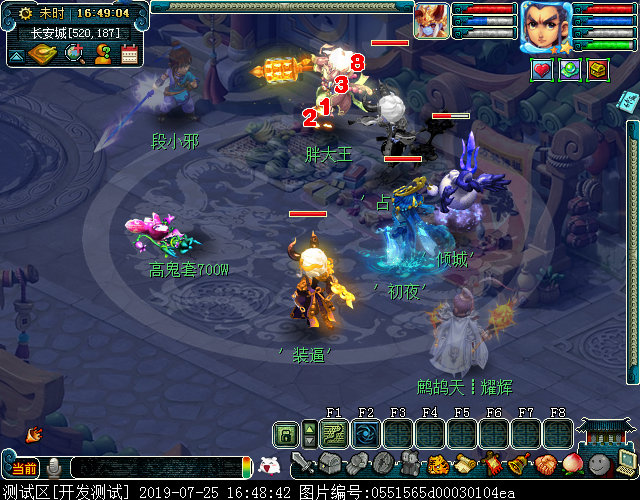This screenshot has height=500, width=640.
Task: Activate the F1 shortcut skill
Action: 334,434
